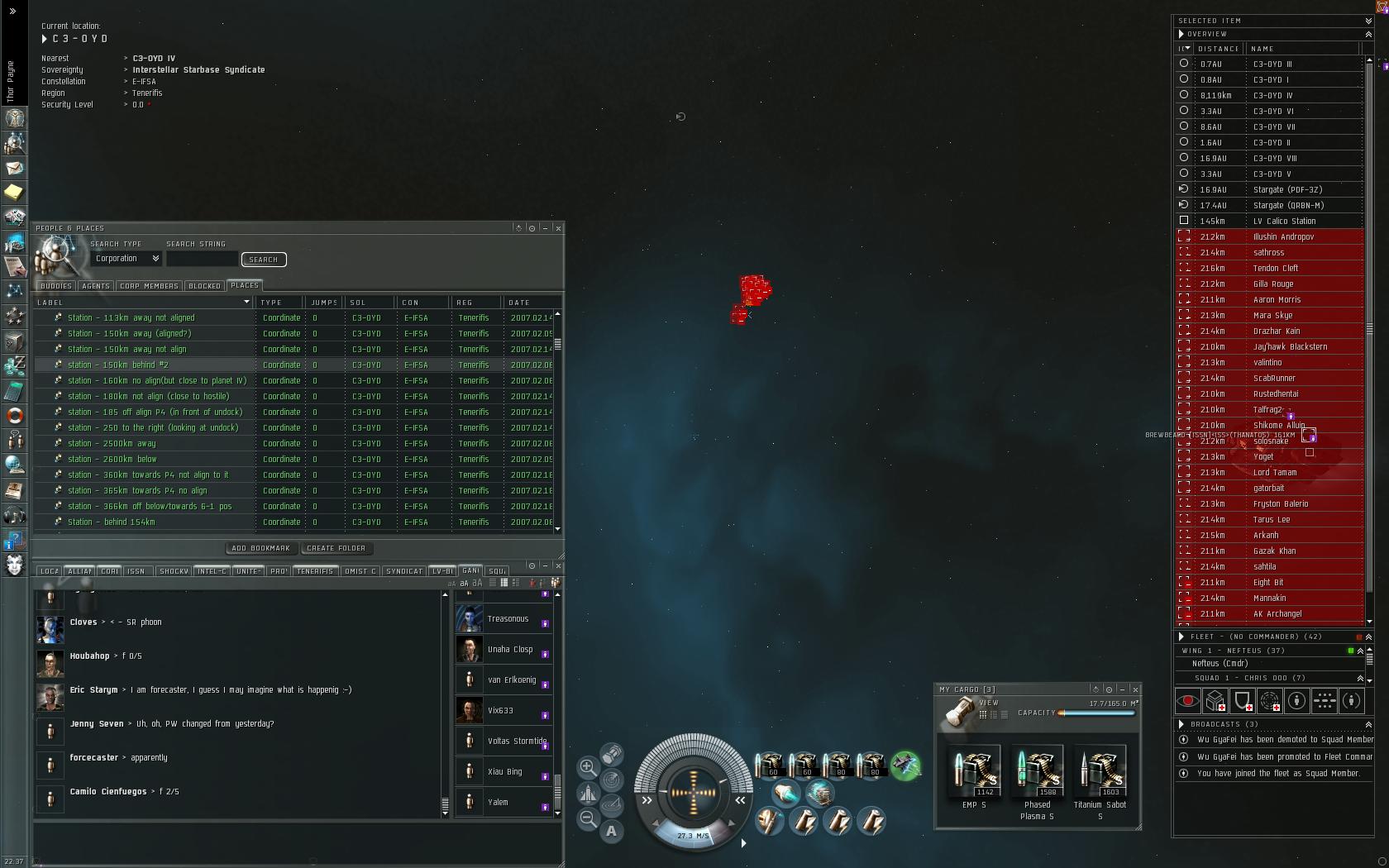Screen dimensions: 1389x868
Task: Select bookmark 'station - 2500km away'
Action: [x=112, y=443]
